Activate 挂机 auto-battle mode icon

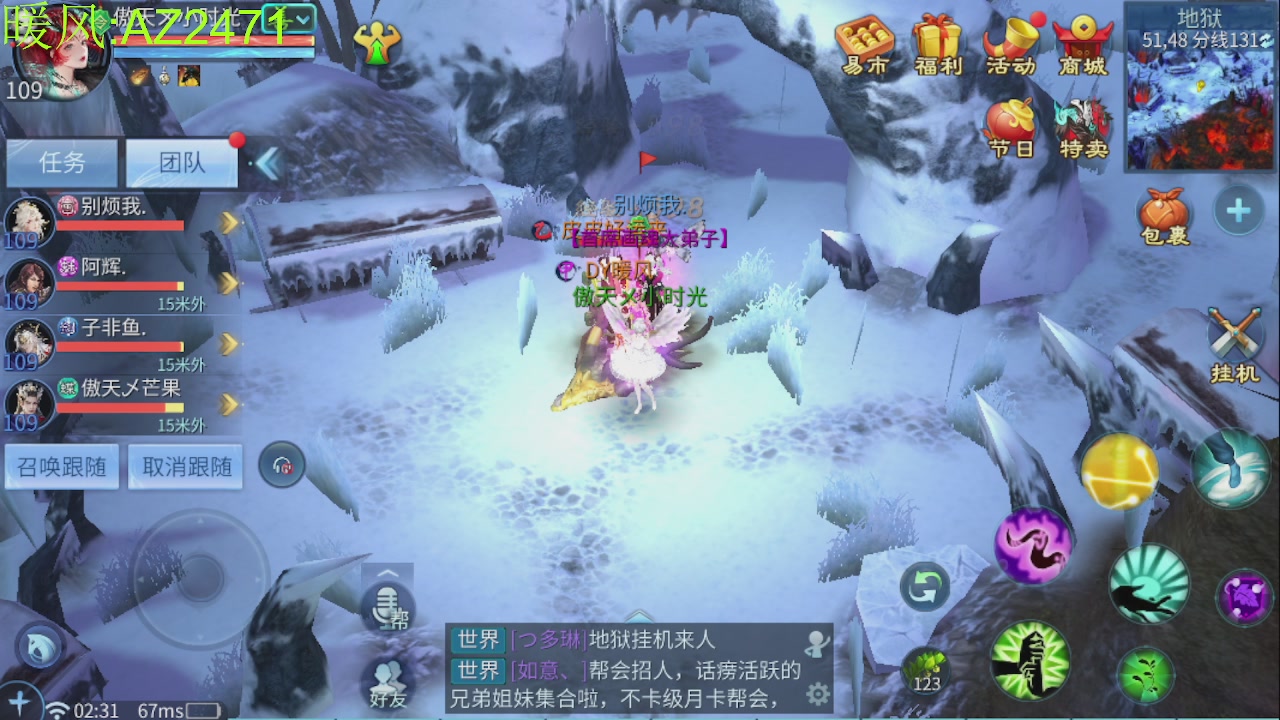(1235, 335)
